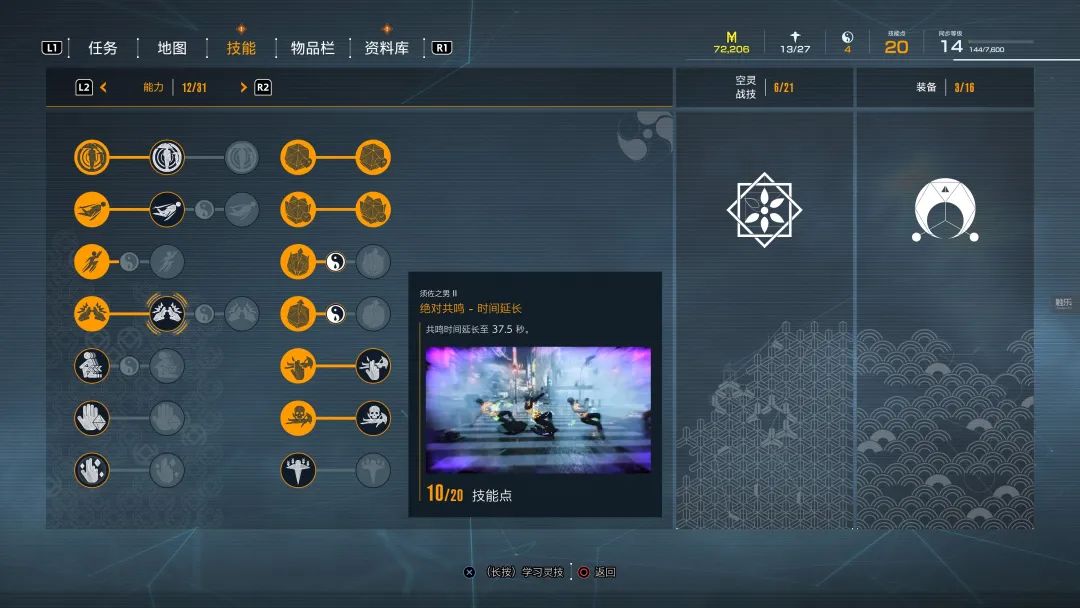The width and height of the screenshot is (1080, 608).
Task: Select the highlighted glowing hands skill node
Action: pyautogui.click(x=167, y=313)
